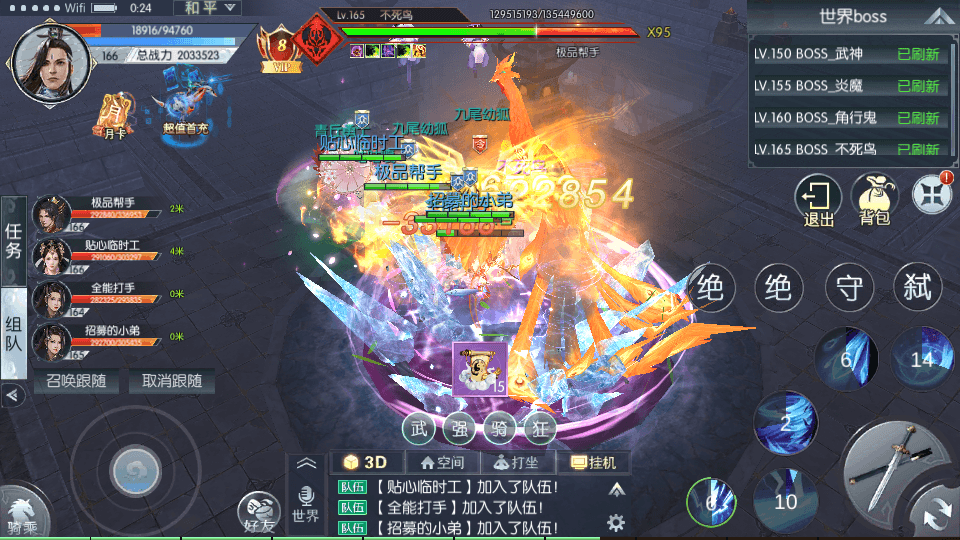
Task: Open the 月卡 monthly card offer
Action: click(x=114, y=115)
